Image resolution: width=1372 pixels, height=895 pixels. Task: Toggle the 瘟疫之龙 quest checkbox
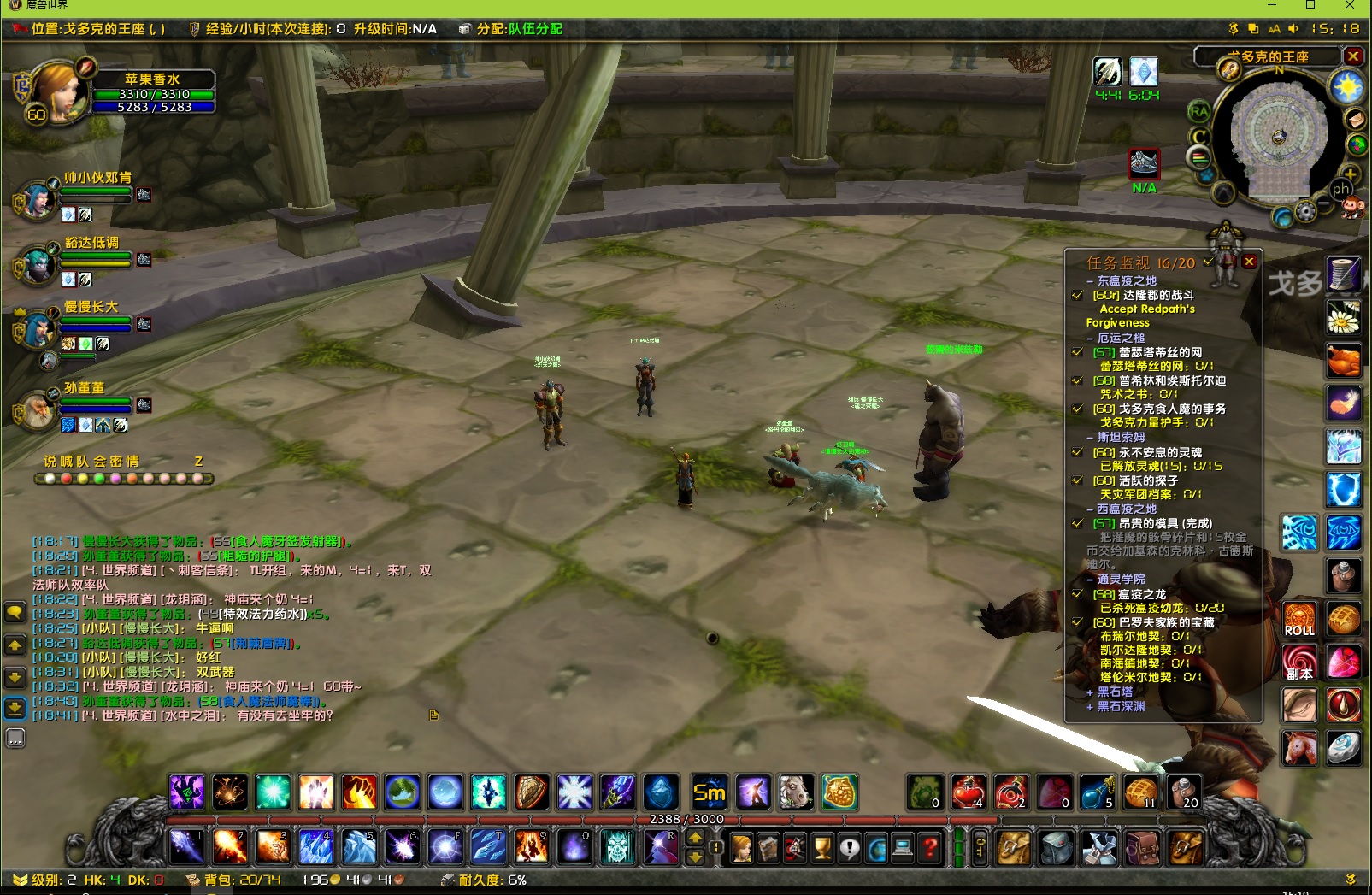point(1078,594)
